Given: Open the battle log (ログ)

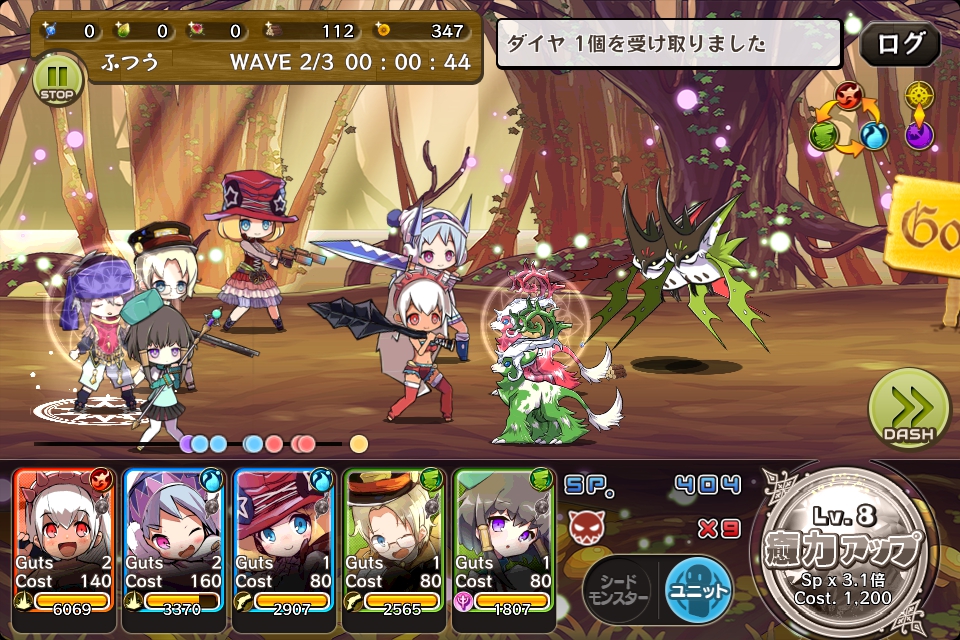Looking at the screenshot, I should (x=899, y=44).
